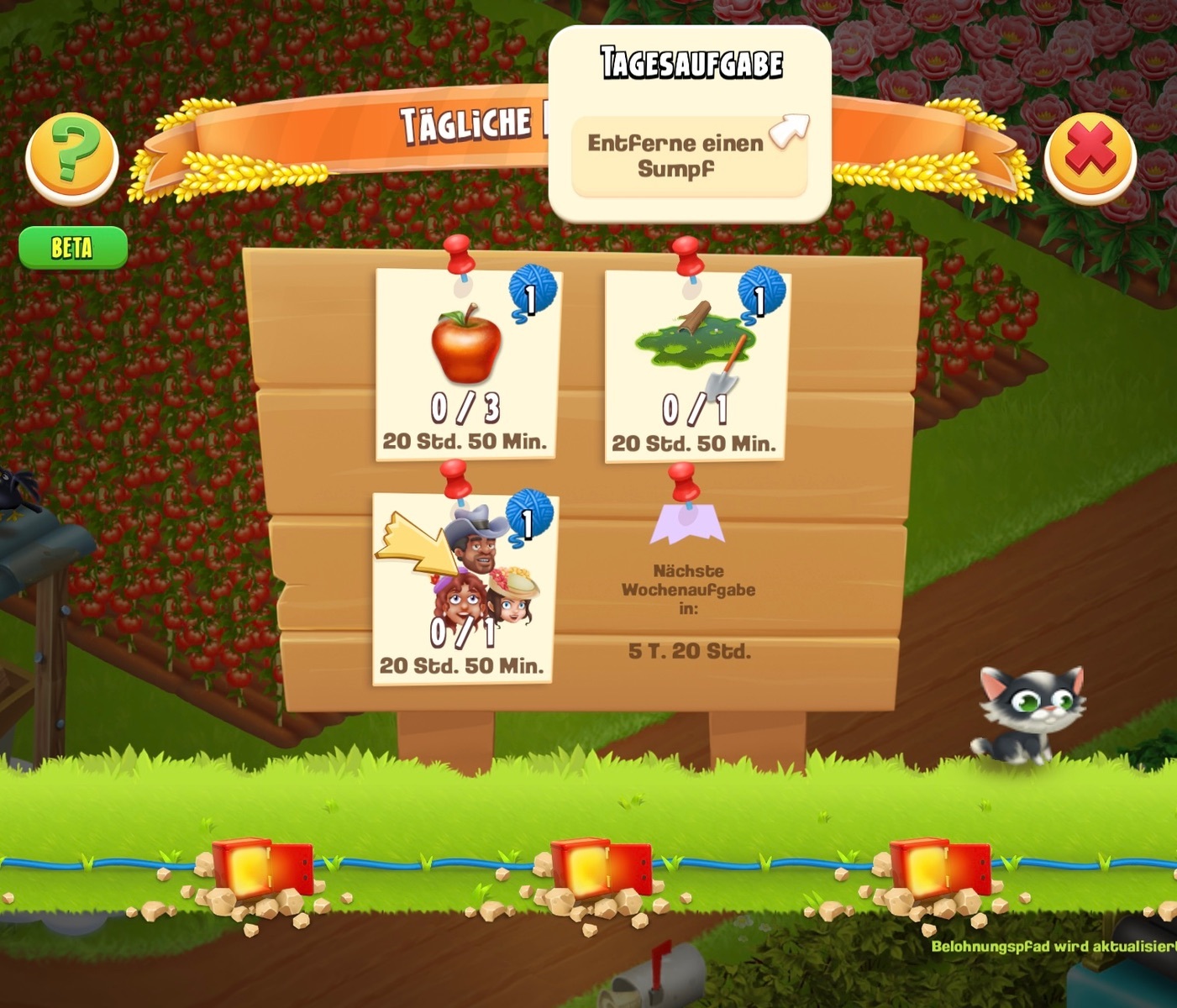Open the visitors task note
This screenshot has height=1008, width=1177.
(x=463, y=590)
